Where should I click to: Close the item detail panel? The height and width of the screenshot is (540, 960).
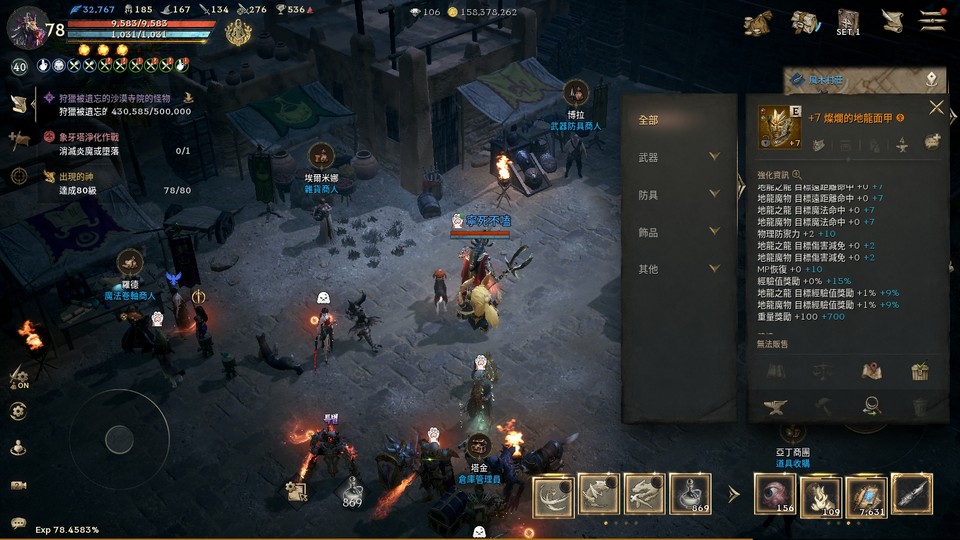936,108
